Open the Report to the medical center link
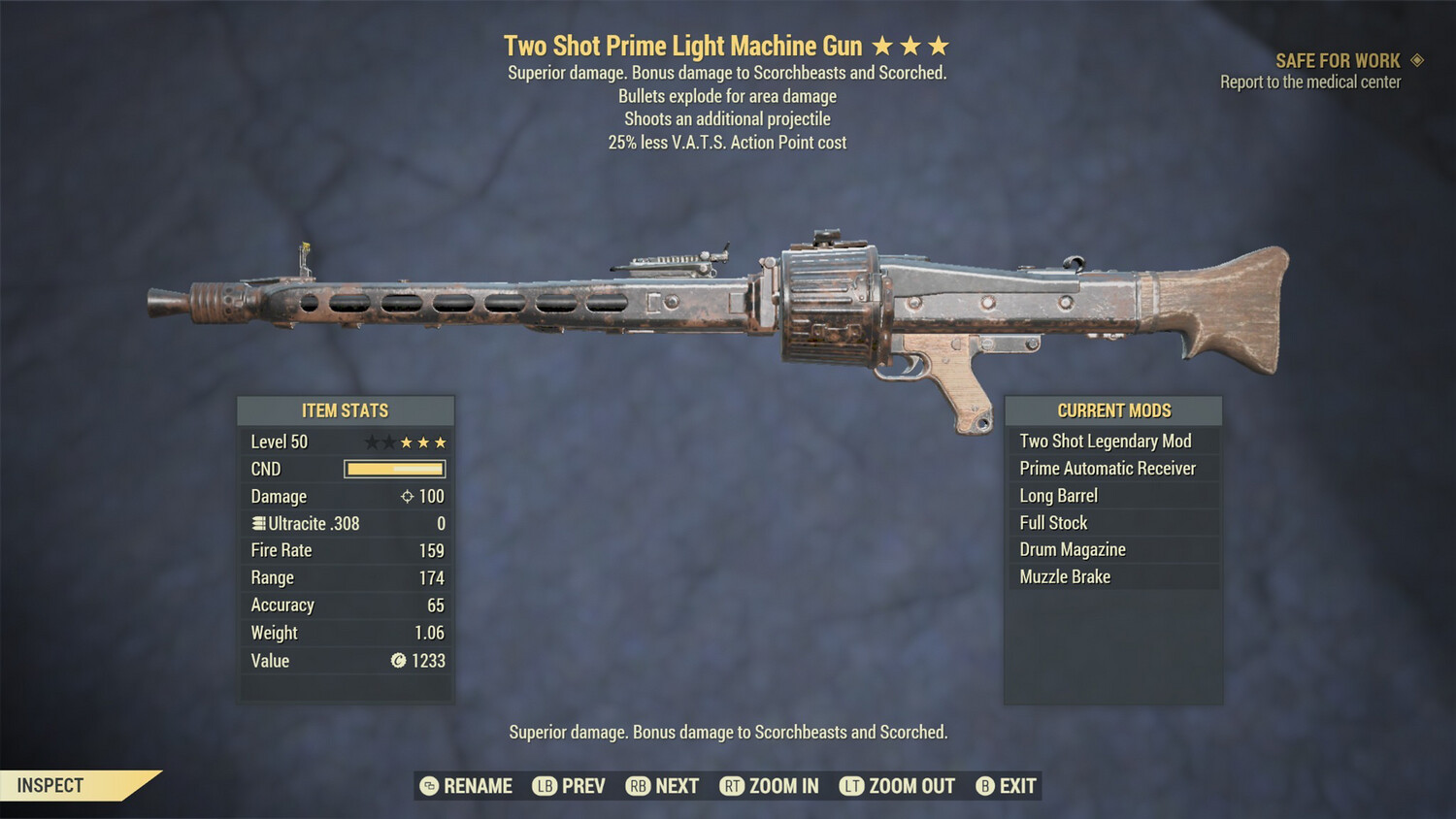1456x819 pixels. 1310,82
